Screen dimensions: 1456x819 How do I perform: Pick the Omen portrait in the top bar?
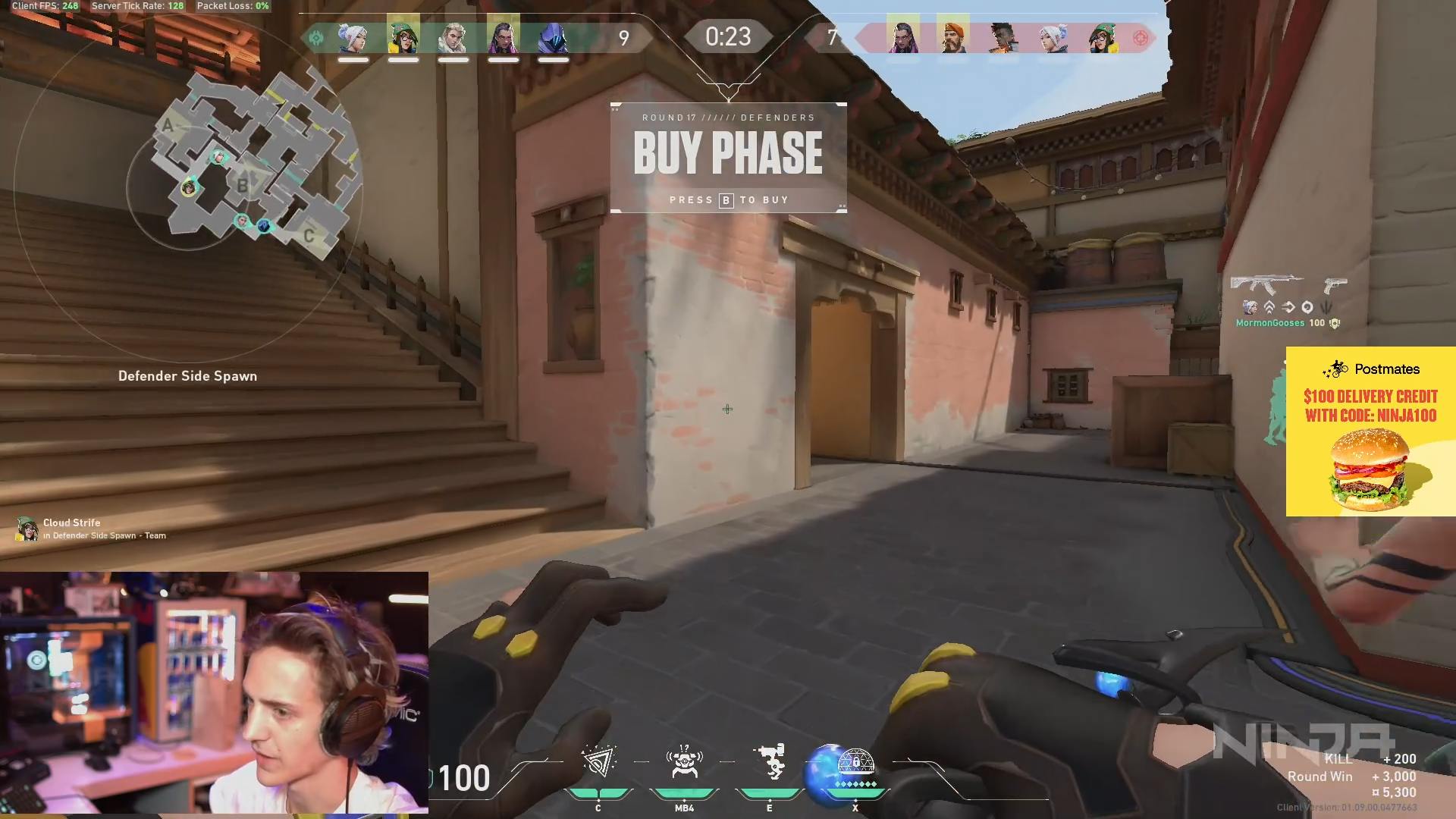[553, 37]
